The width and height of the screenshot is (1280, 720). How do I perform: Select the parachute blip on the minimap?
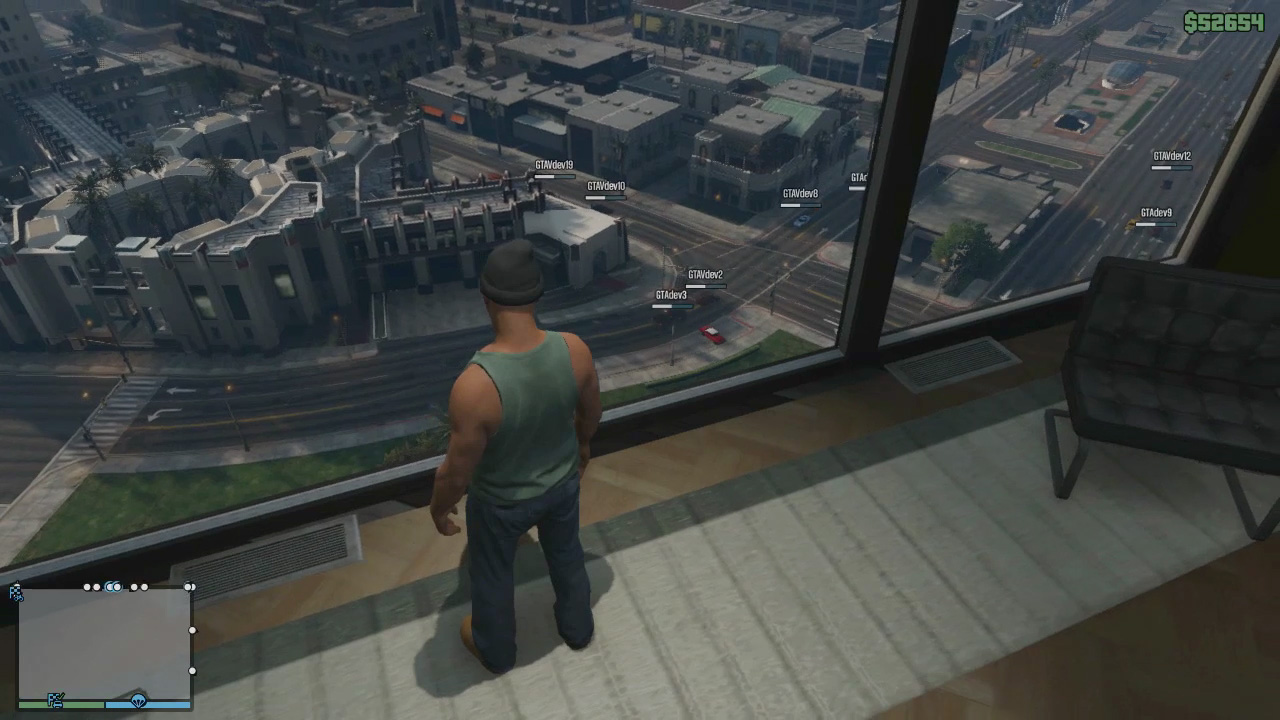pos(138,701)
